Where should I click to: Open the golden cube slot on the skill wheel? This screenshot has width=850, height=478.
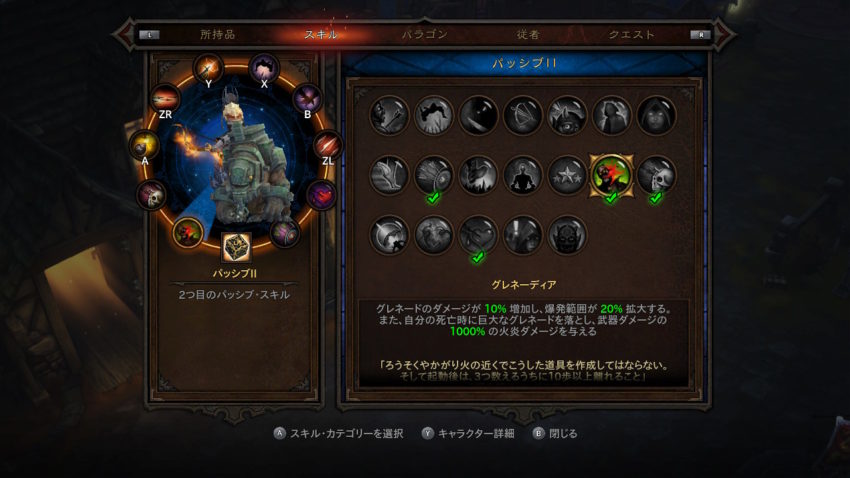(x=236, y=247)
